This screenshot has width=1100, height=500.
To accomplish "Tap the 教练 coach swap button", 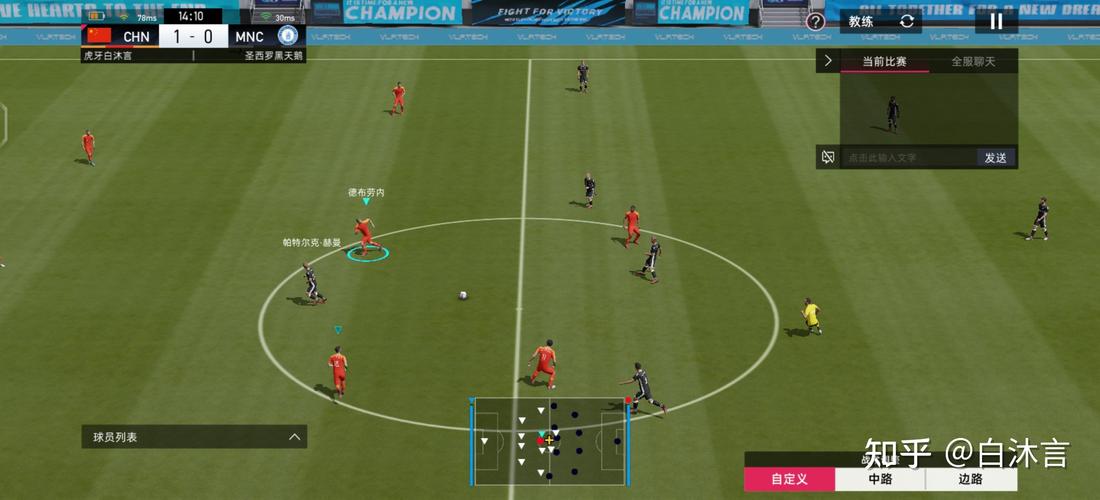I will pos(880,21).
